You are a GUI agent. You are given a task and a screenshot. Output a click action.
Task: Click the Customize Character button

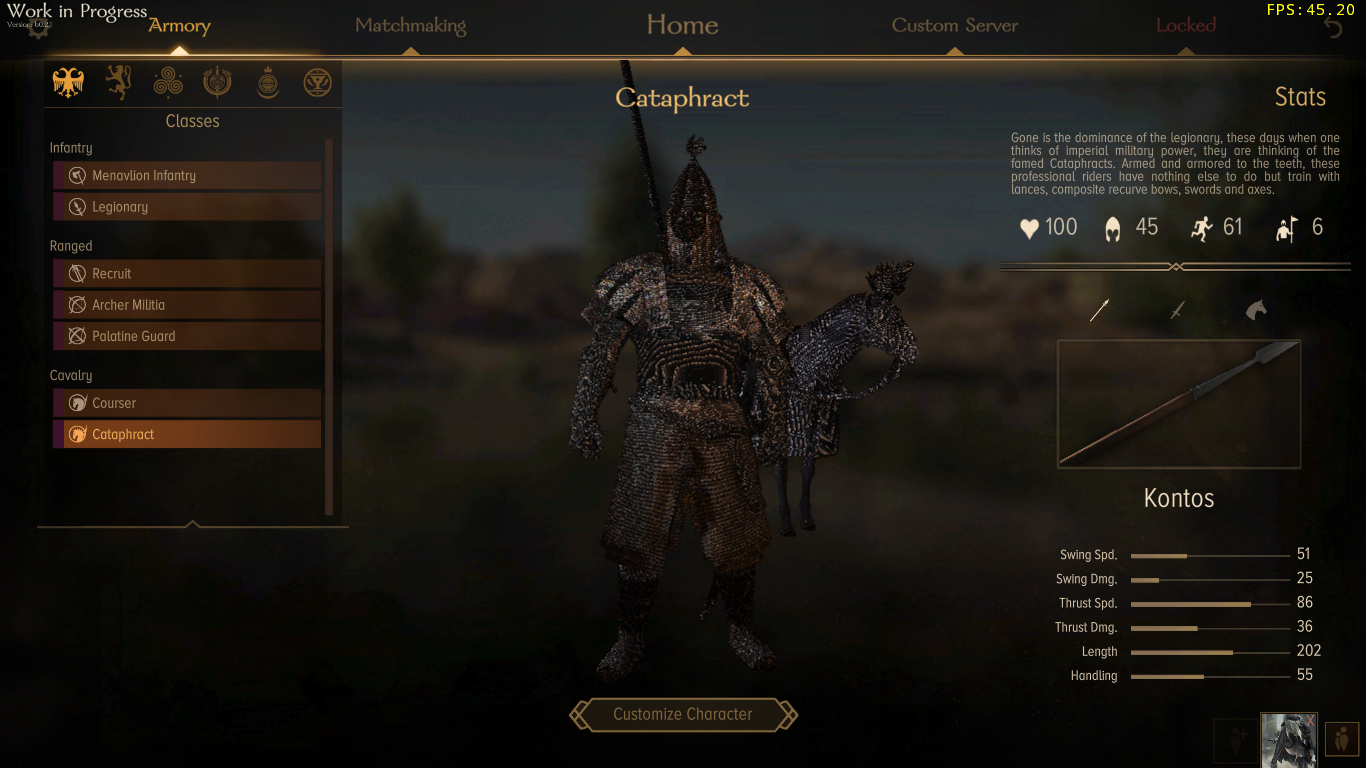683,714
